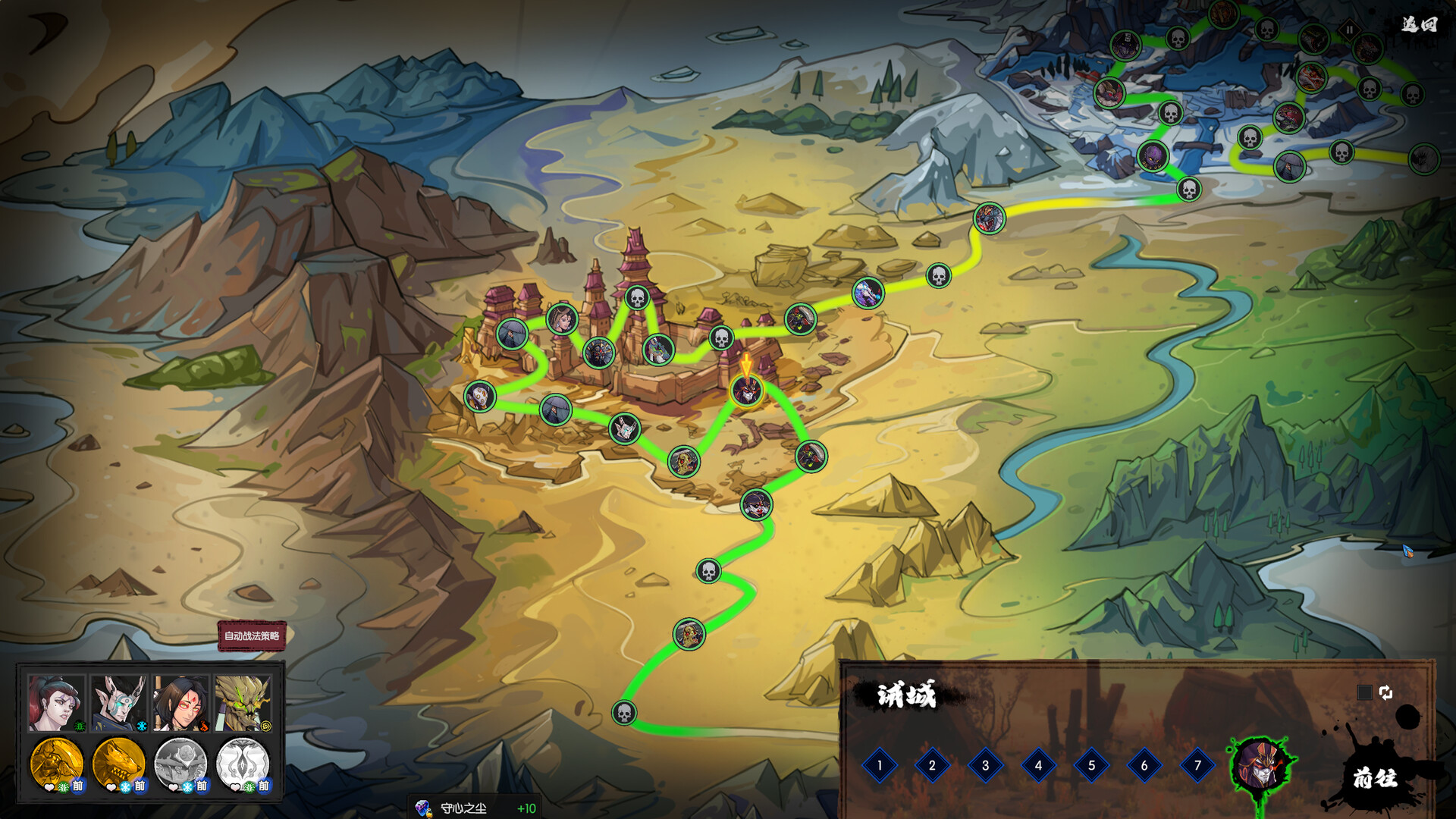Image resolution: width=1456 pixels, height=819 pixels.
Task: Select the highlighted map node with orange arrow
Action: click(746, 391)
